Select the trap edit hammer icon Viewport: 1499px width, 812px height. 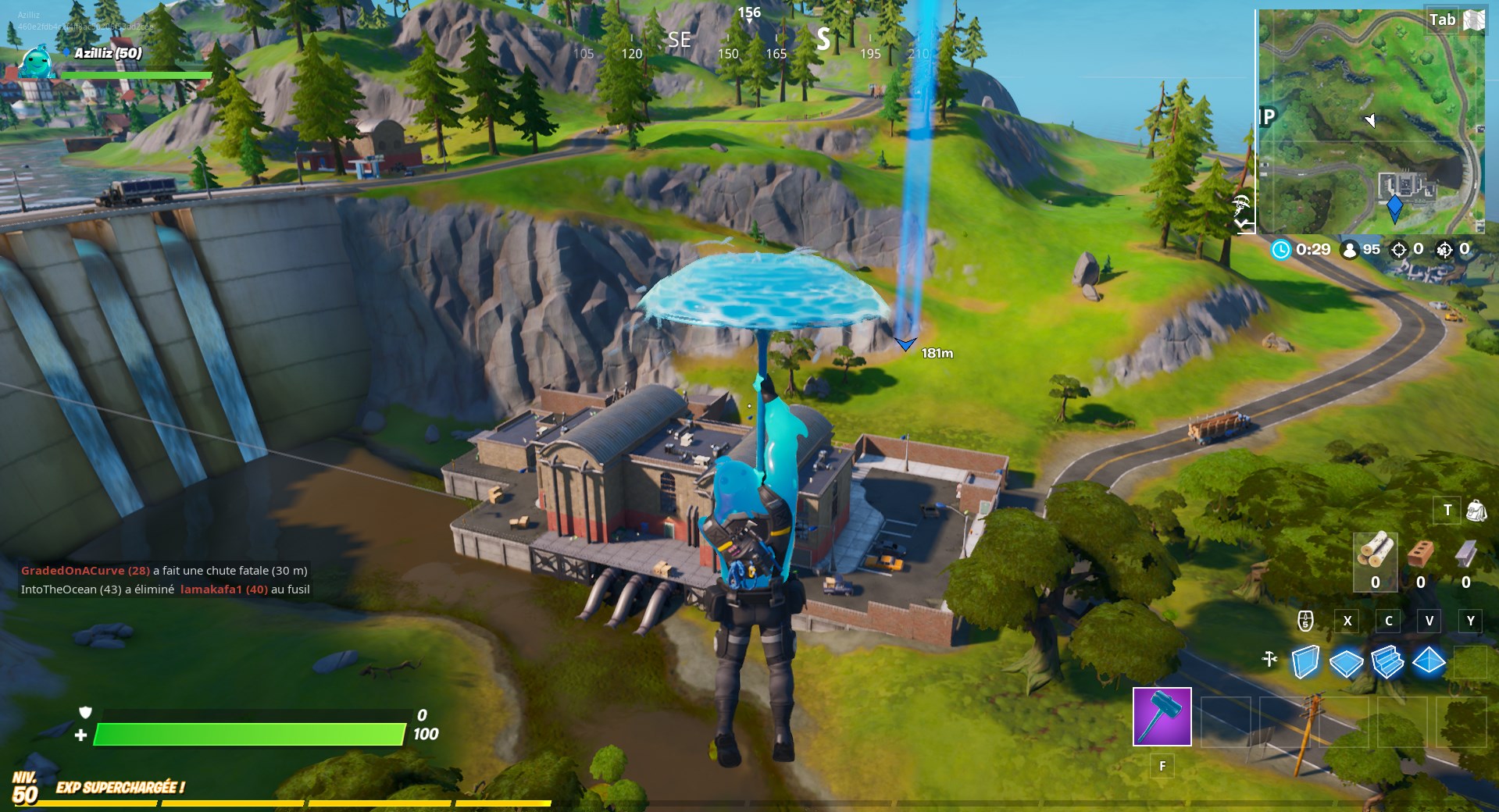(1269, 658)
